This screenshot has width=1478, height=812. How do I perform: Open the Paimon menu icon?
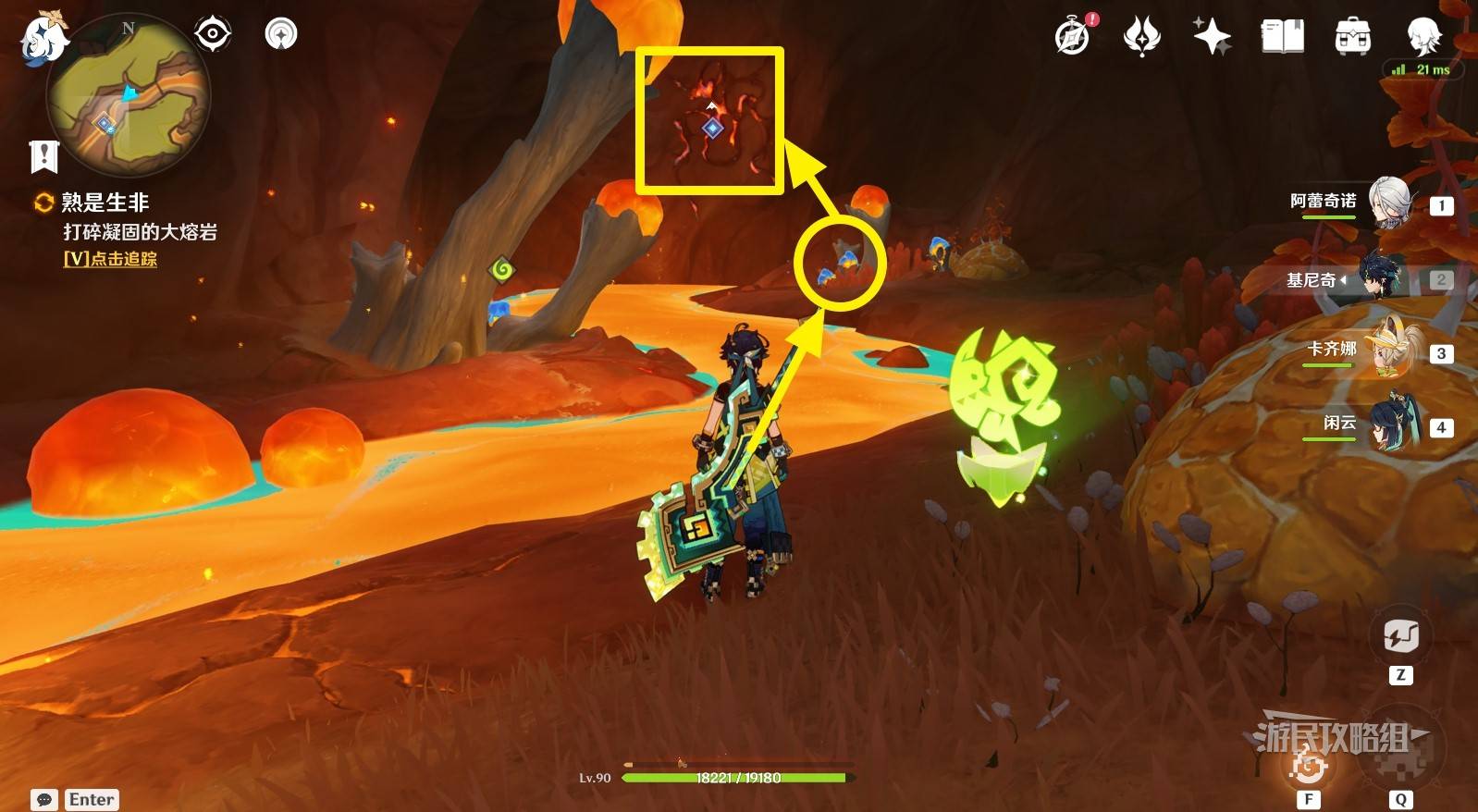[43, 41]
